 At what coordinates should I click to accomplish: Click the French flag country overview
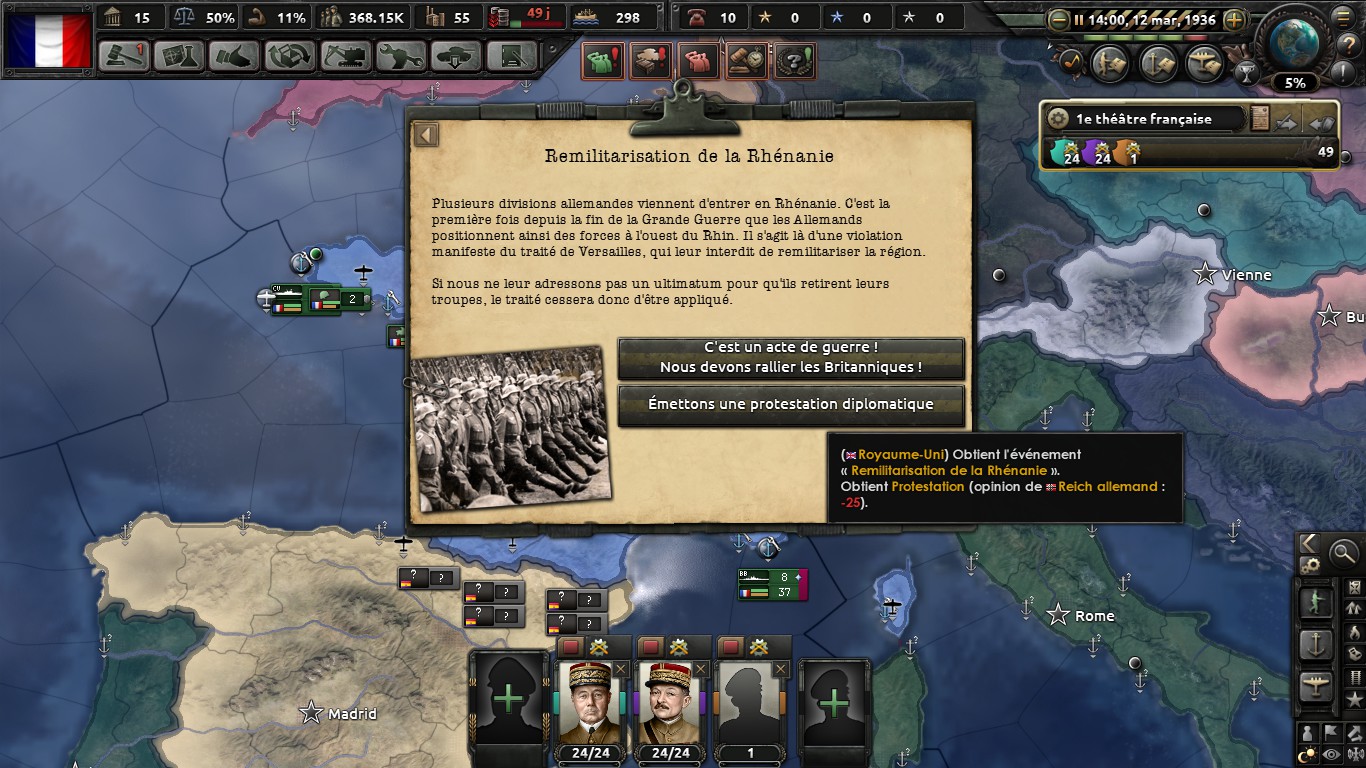48,40
